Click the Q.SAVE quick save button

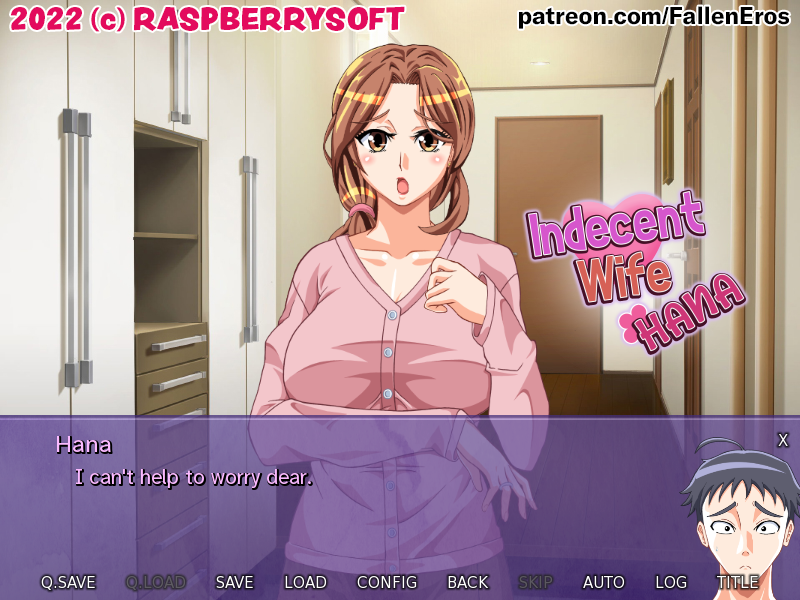[x=68, y=582]
